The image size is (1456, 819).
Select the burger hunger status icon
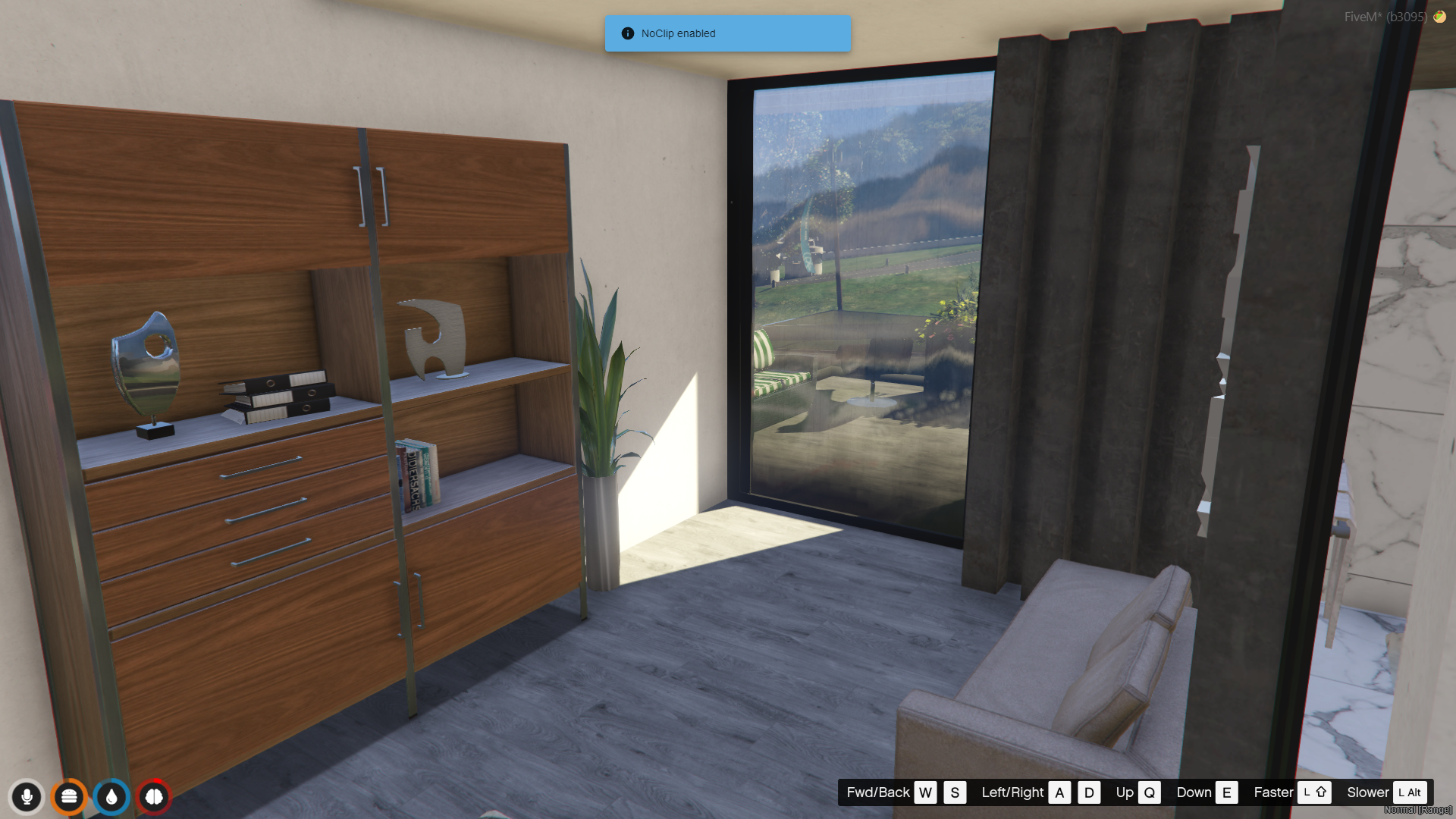tap(69, 797)
